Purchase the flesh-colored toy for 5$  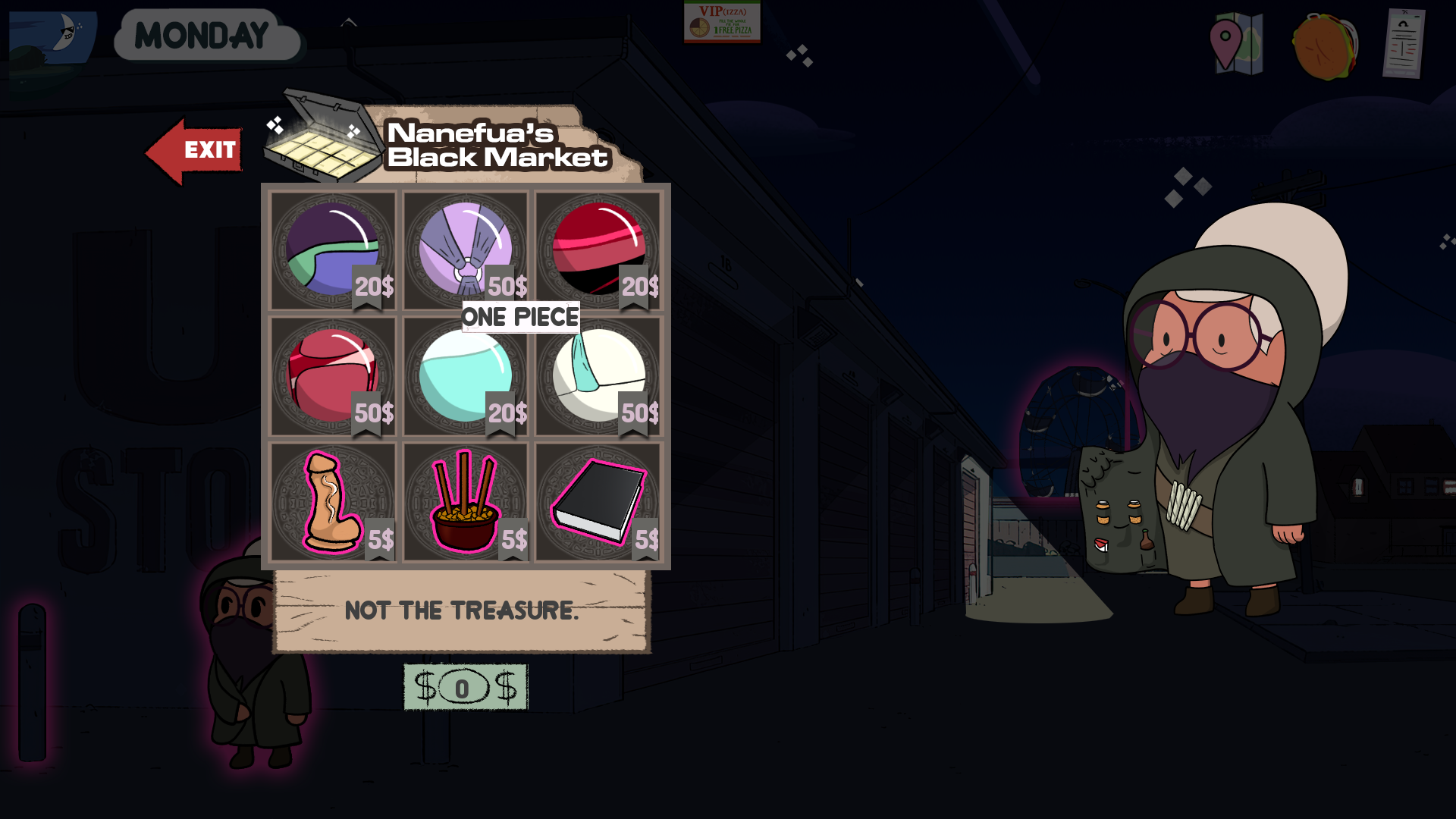[331, 502]
